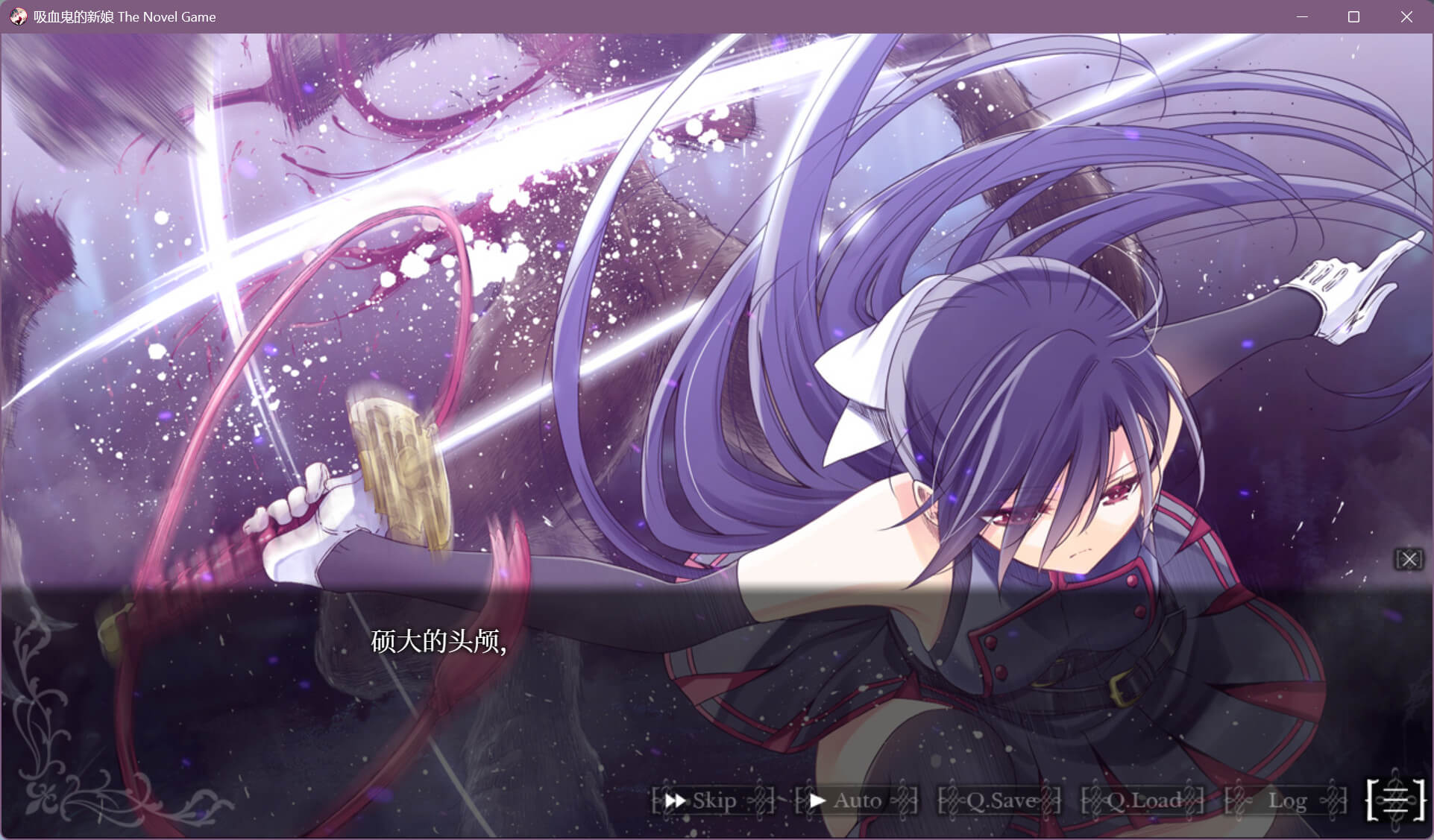
Task: Open the dialogue Log
Action: coord(1286,800)
